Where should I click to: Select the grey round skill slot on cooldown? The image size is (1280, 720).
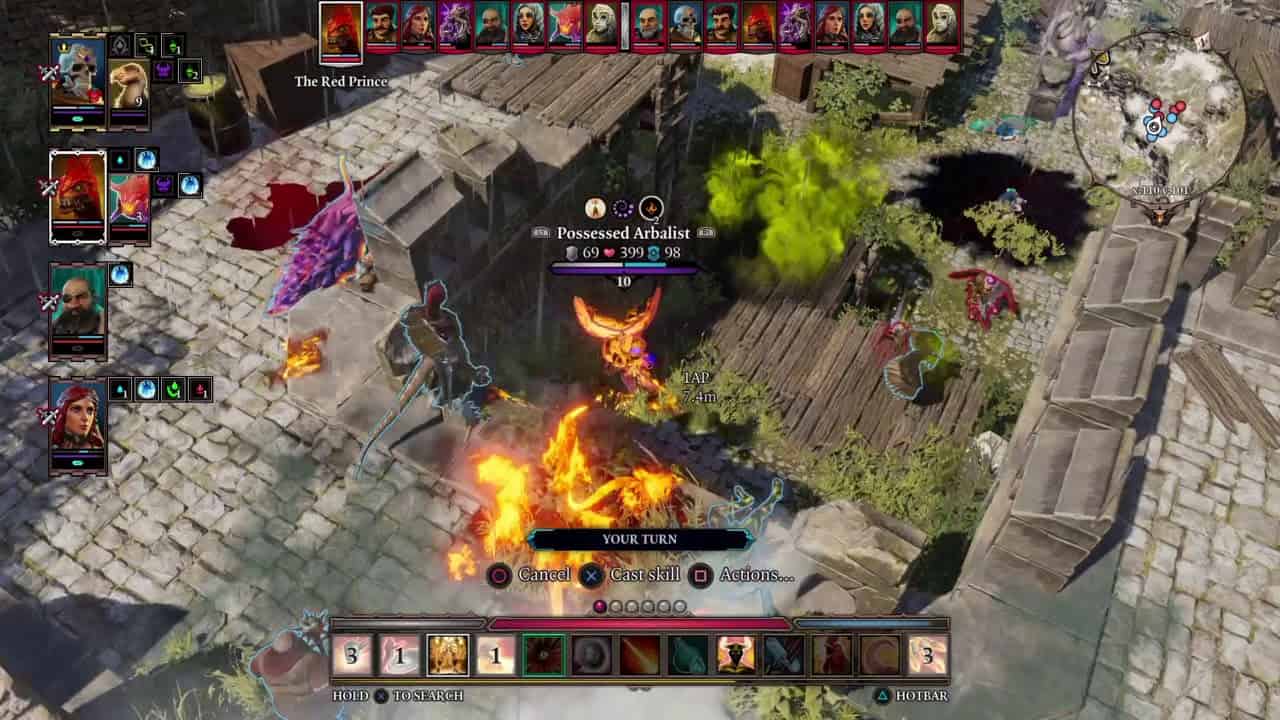tap(592, 655)
